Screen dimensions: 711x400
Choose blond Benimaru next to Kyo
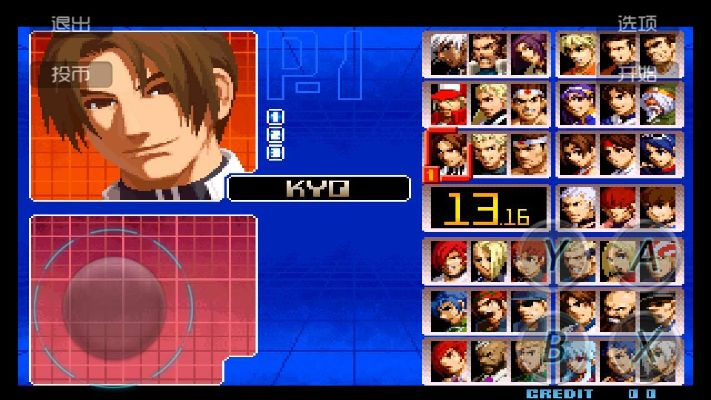click(x=489, y=154)
